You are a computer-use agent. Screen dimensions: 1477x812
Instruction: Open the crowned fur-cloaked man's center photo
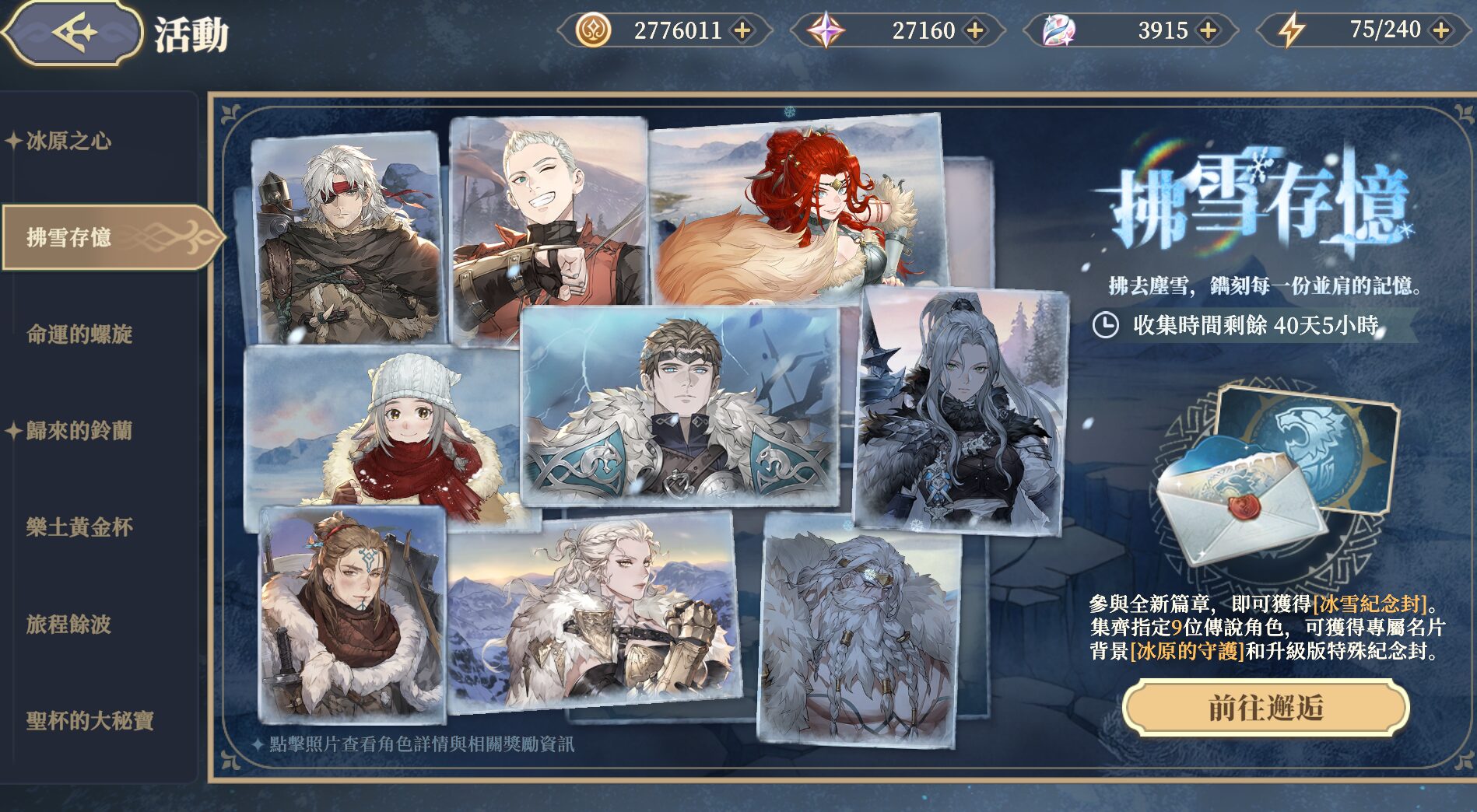[681, 404]
